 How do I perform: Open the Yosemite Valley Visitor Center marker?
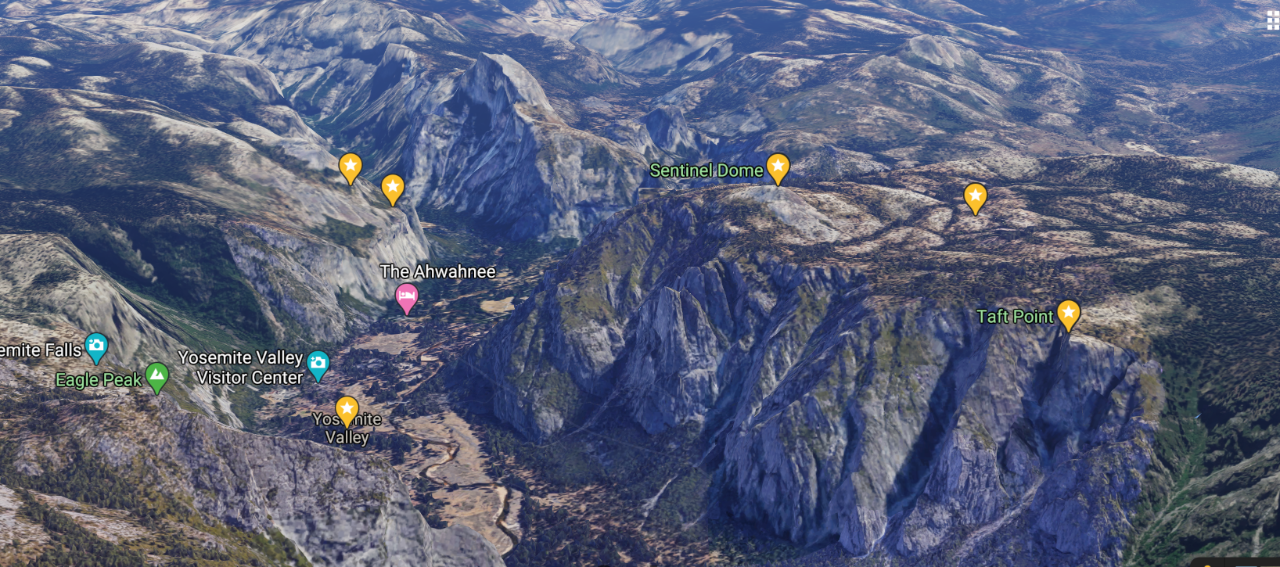tap(318, 365)
